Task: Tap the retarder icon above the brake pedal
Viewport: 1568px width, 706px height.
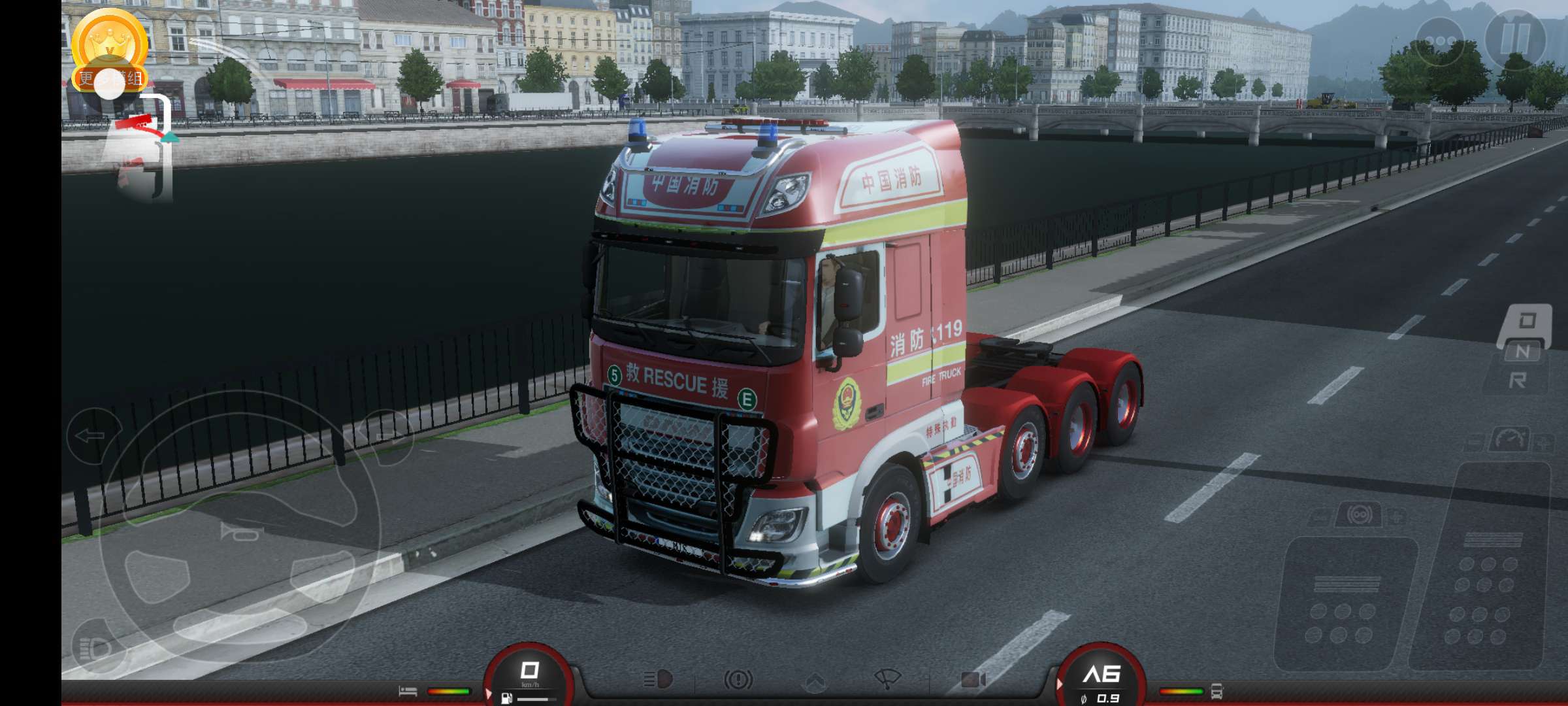Action: point(1360,516)
